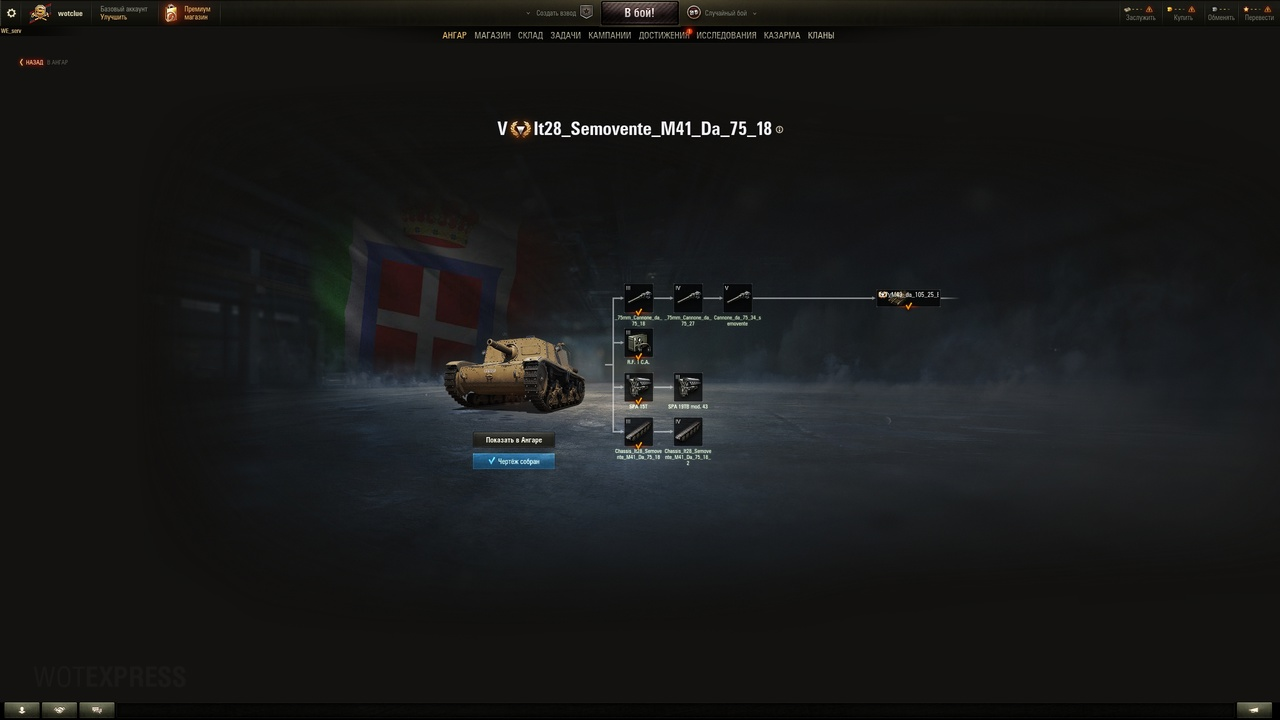
Task: Start battle with the «В бой!» button
Action: (x=639, y=13)
